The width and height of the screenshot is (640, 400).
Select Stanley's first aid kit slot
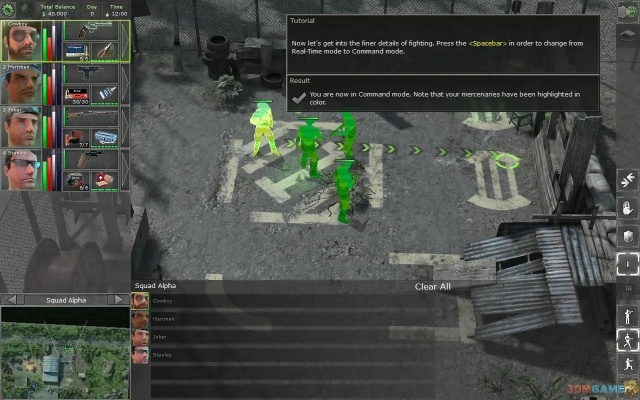click(x=106, y=178)
